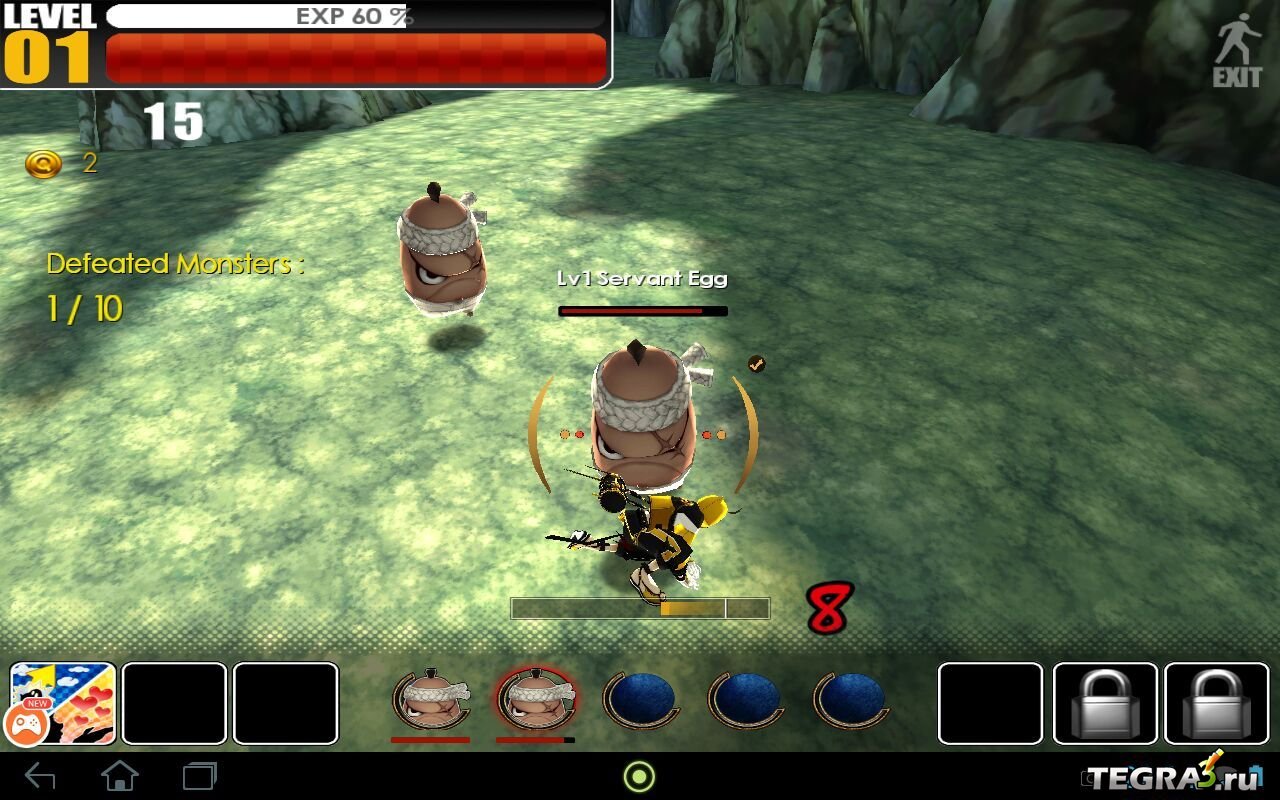Go back using Android back arrow
Viewport: 1280px width, 800px height.
pyautogui.click(x=40, y=776)
